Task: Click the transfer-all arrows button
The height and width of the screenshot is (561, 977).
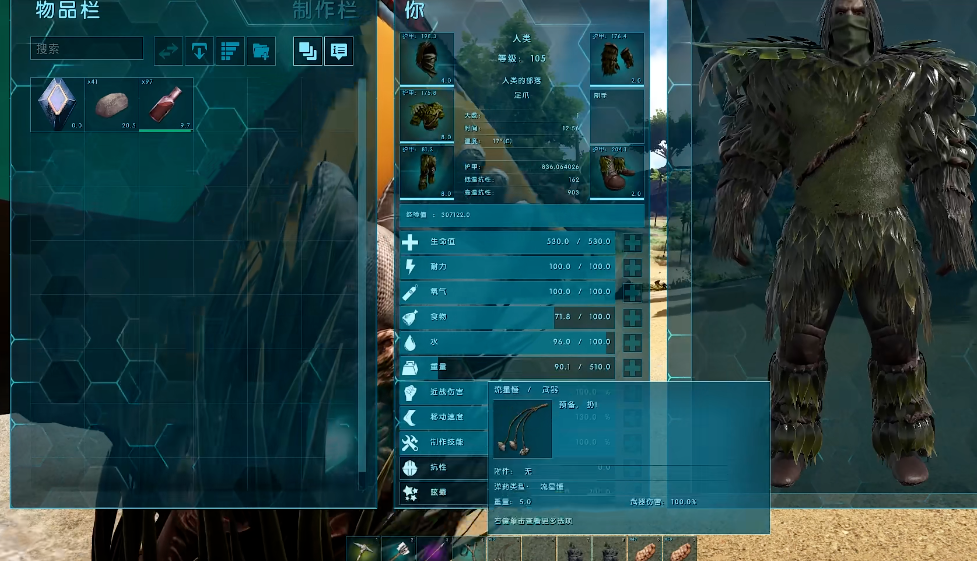Action: pyautogui.click(x=169, y=50)
